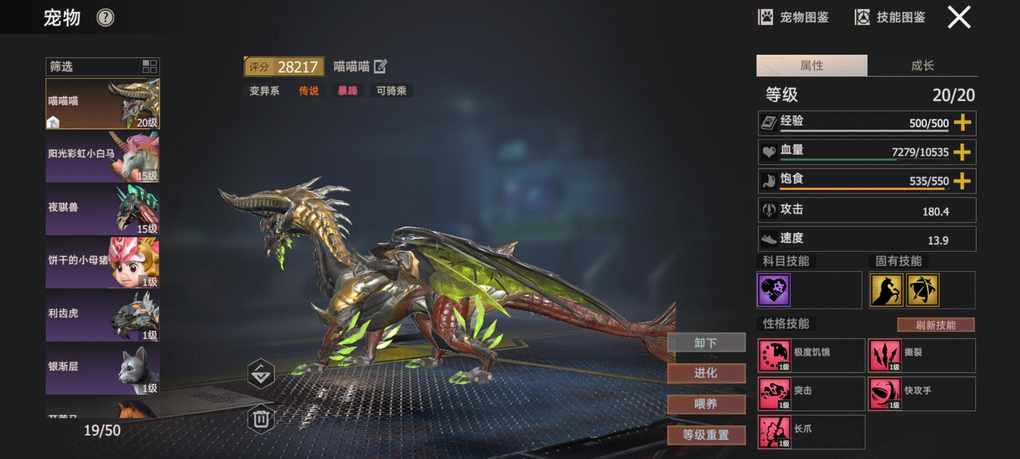The width and height of the screenshot is (1020, 459).
Task: Evolve the pet with 进化
Action: point(706,373)
